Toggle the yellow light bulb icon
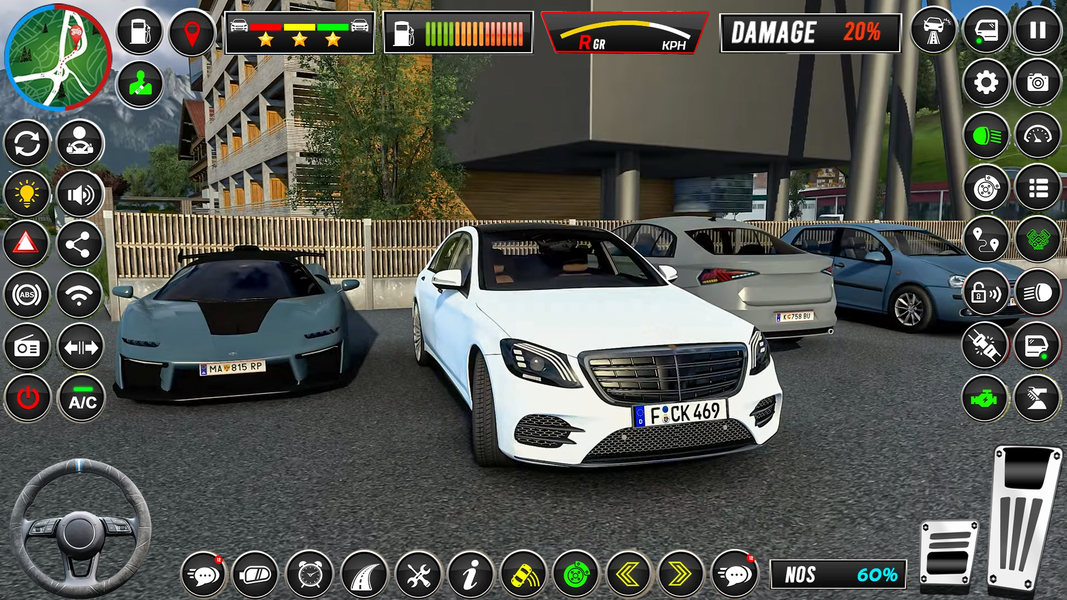 [x=27, y=193]
